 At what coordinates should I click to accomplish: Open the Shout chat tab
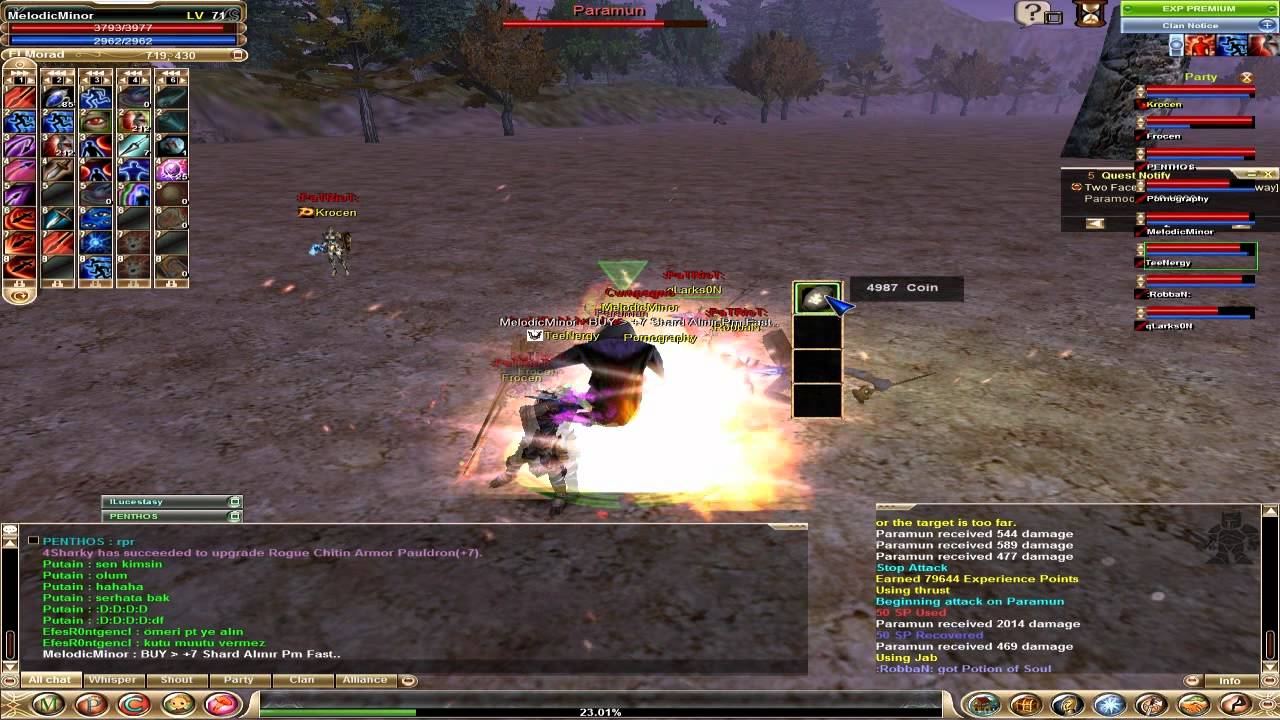click(176, 680)
